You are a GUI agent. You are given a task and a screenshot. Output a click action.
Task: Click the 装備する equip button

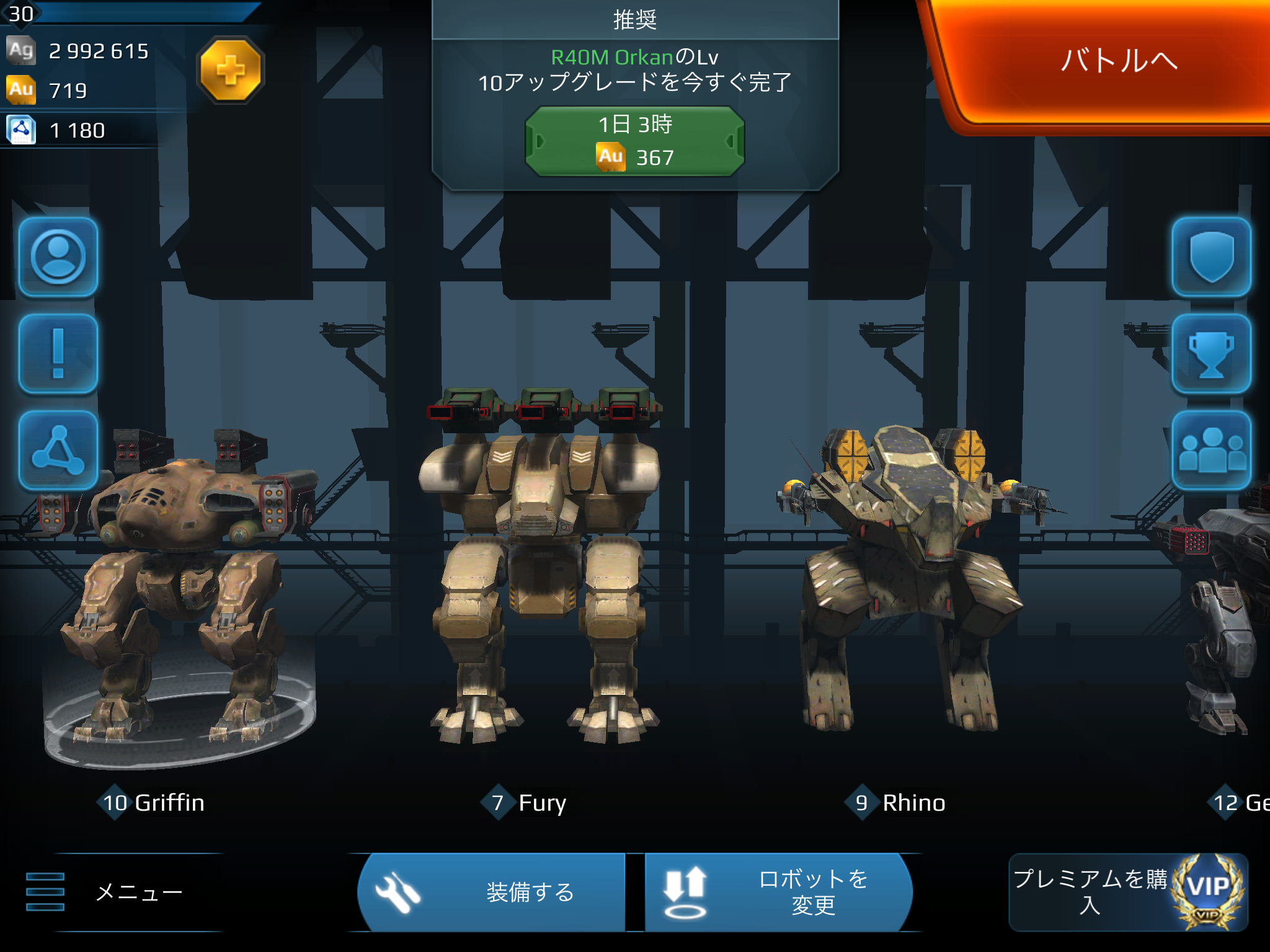pos(491,892)
